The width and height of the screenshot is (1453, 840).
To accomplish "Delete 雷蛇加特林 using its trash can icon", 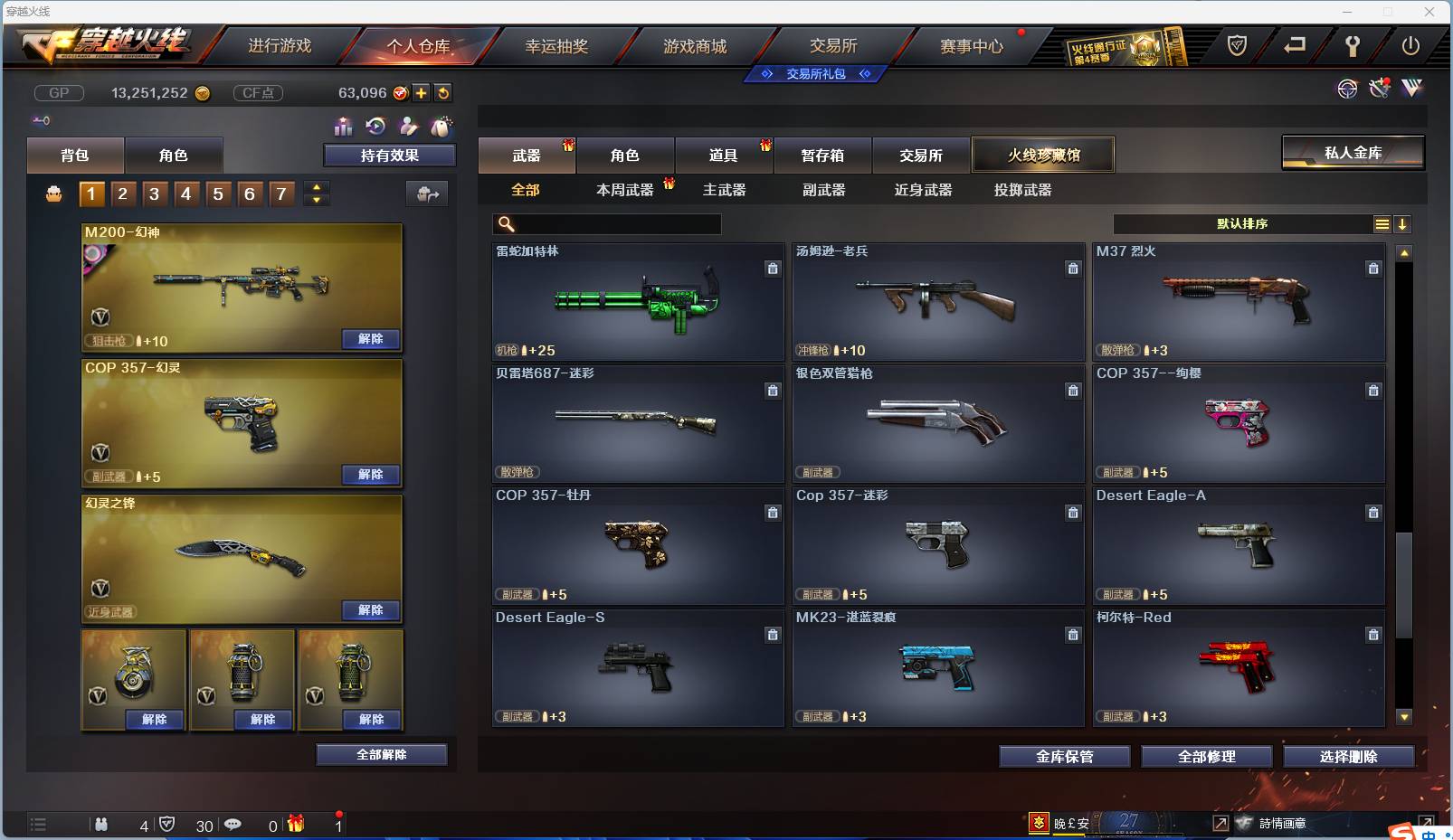I will [x=774, y=269].
